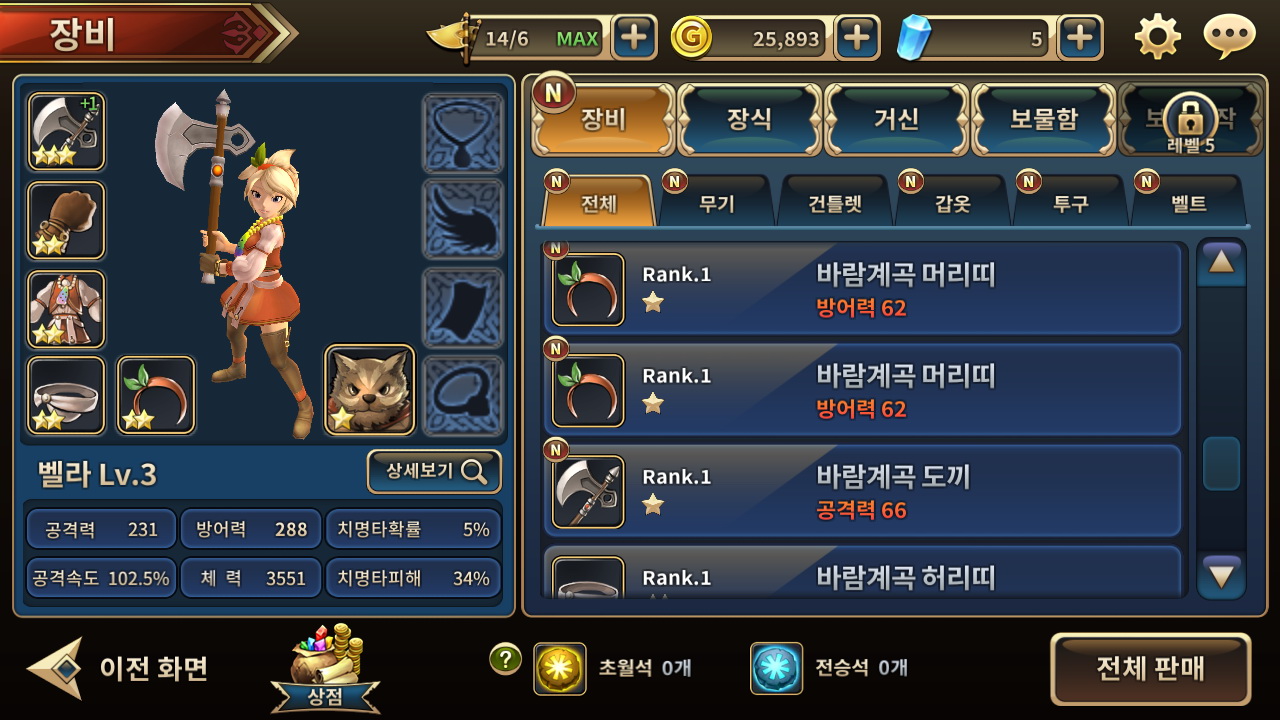Open the help question mark icon
The width and height of the screenshot is (1280, 720).
tap(506, 659)
